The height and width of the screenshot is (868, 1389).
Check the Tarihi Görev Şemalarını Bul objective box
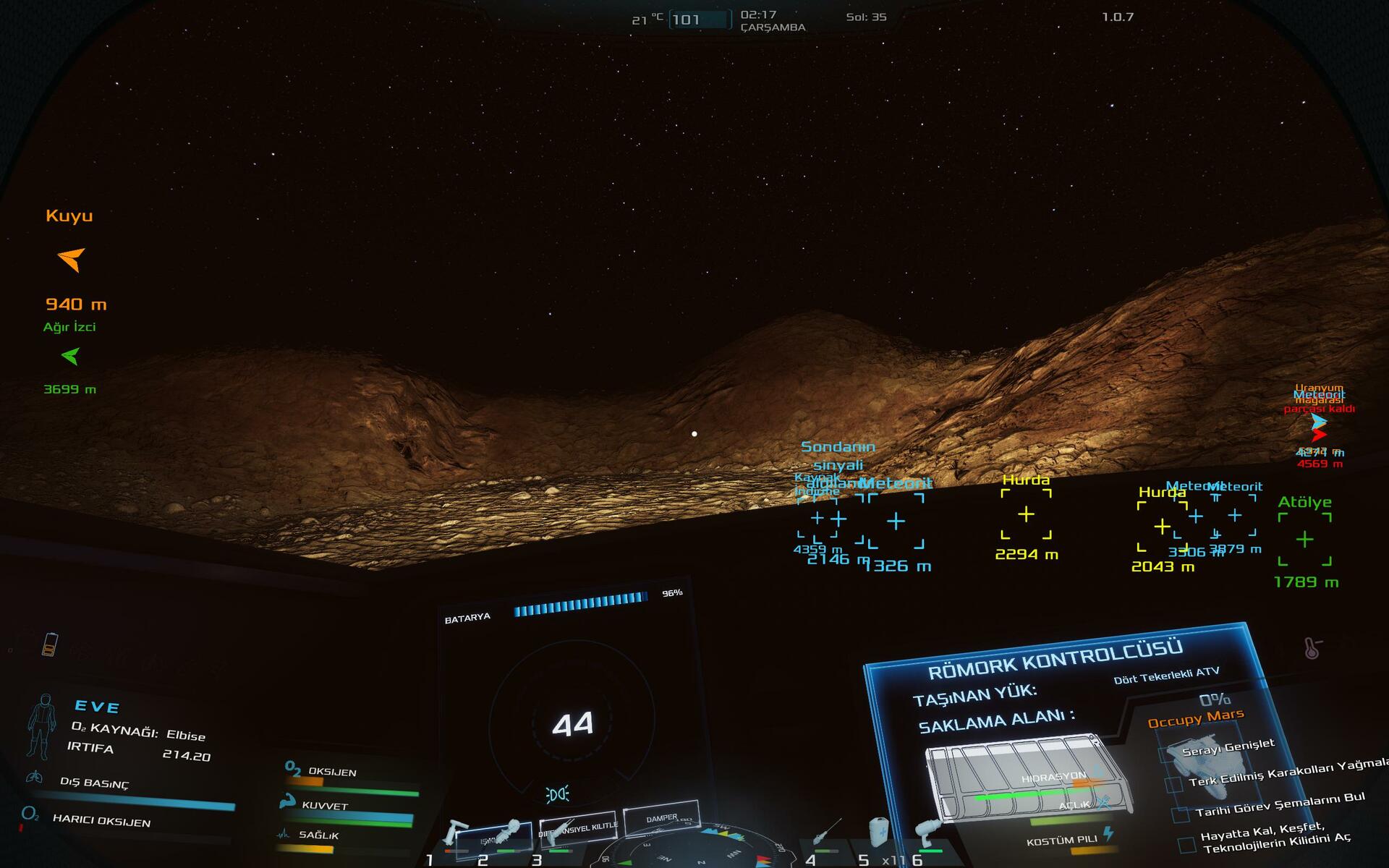point(1181,815)
